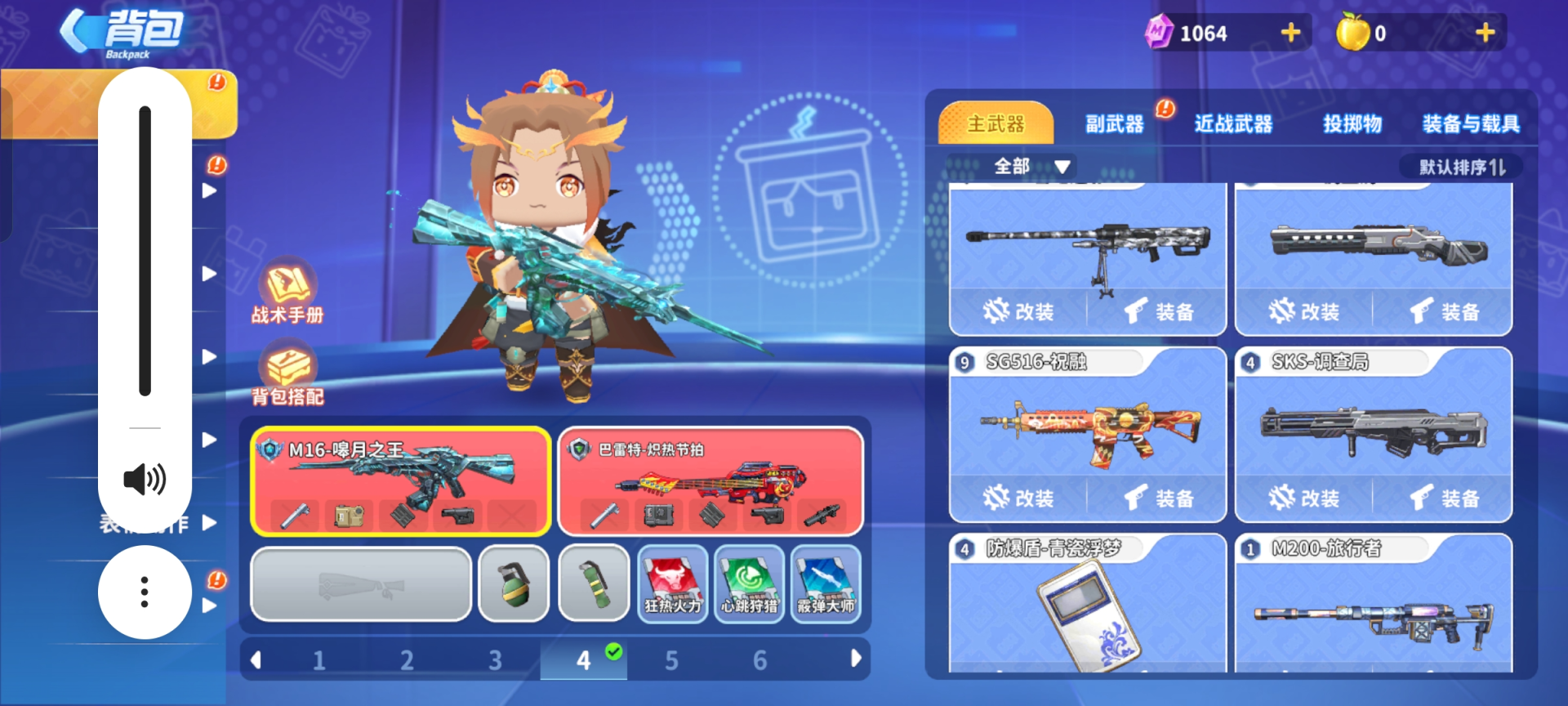Show the 装备与载具 tab
Screen dimensions: 1568x706
[1471, 124]
